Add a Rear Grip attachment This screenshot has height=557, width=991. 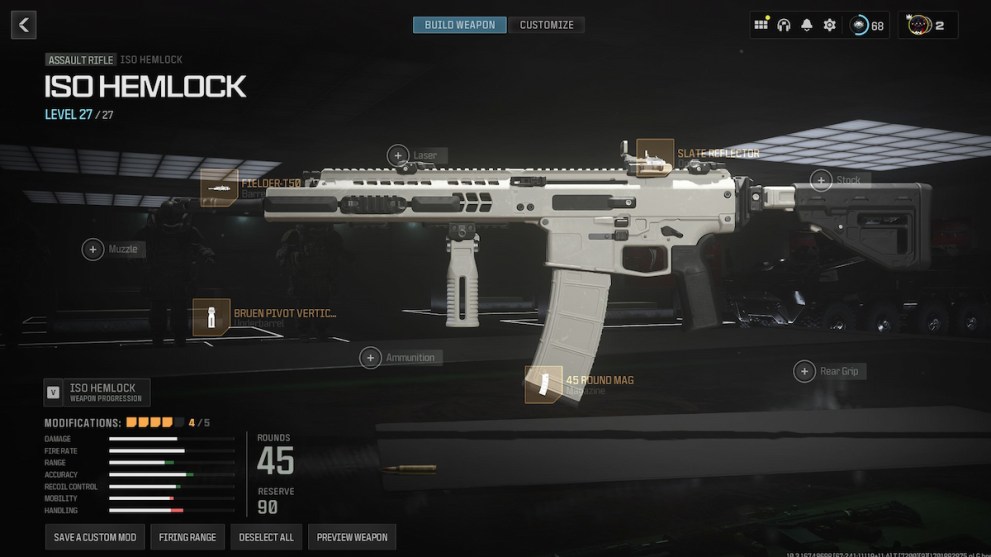coord(804,372)
